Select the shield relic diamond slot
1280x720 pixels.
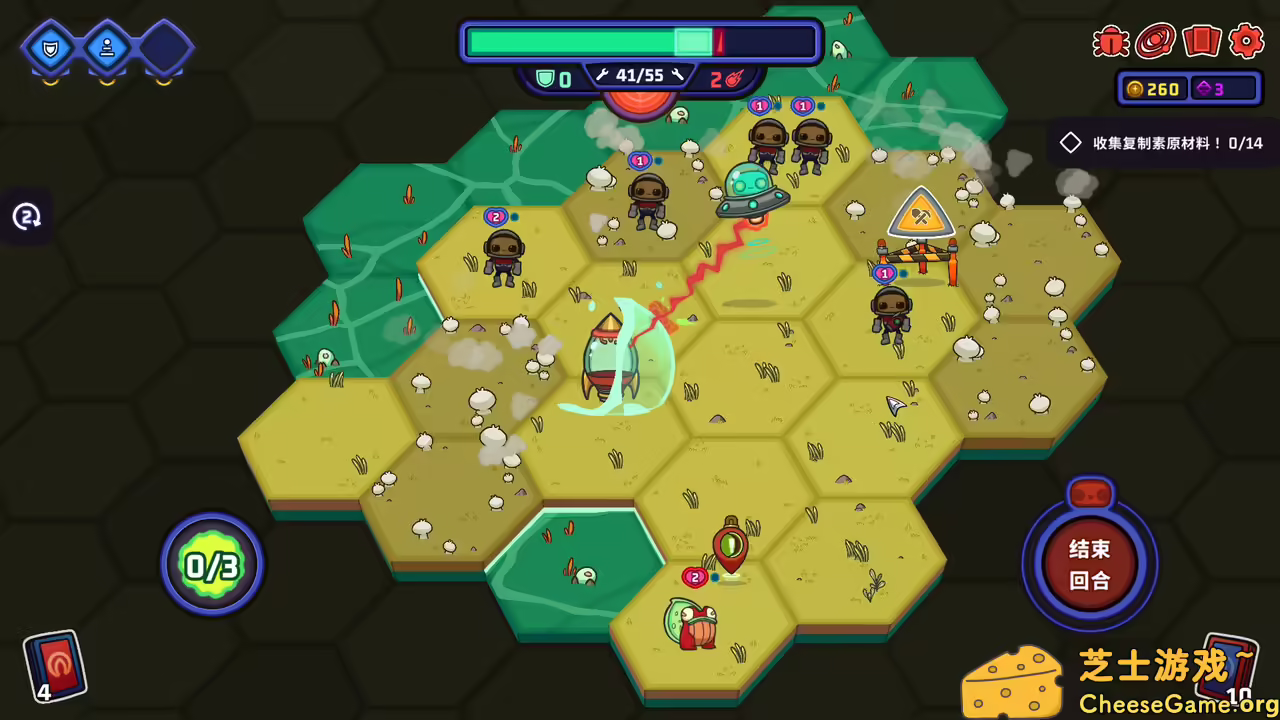(x=49, y=47)
